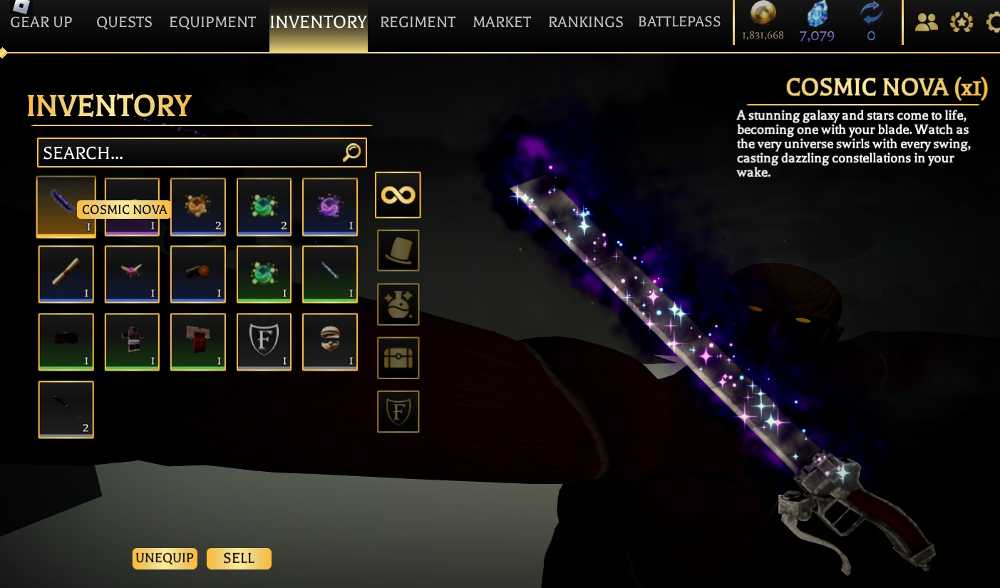This screenshot has width=1000, height=588.
Task: Filter inventory by top hat category
Action: 397,250
